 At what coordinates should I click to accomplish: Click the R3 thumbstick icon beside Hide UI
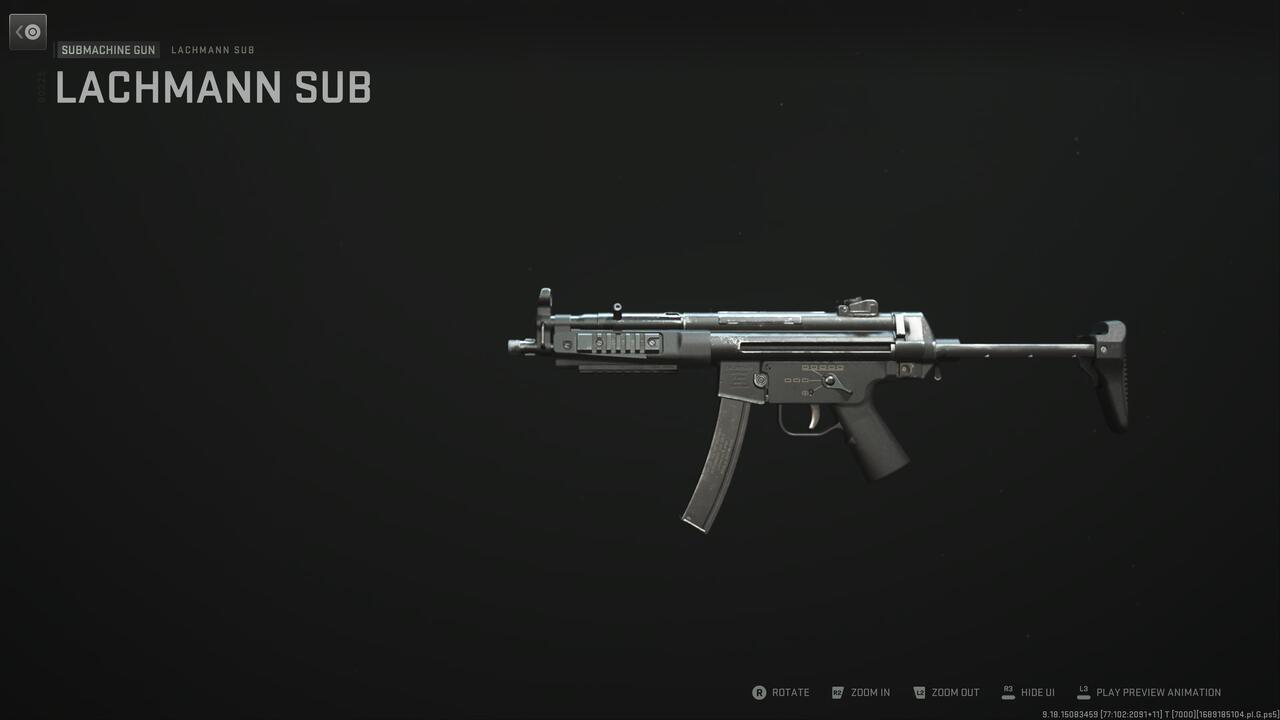tap(1007, 691)
